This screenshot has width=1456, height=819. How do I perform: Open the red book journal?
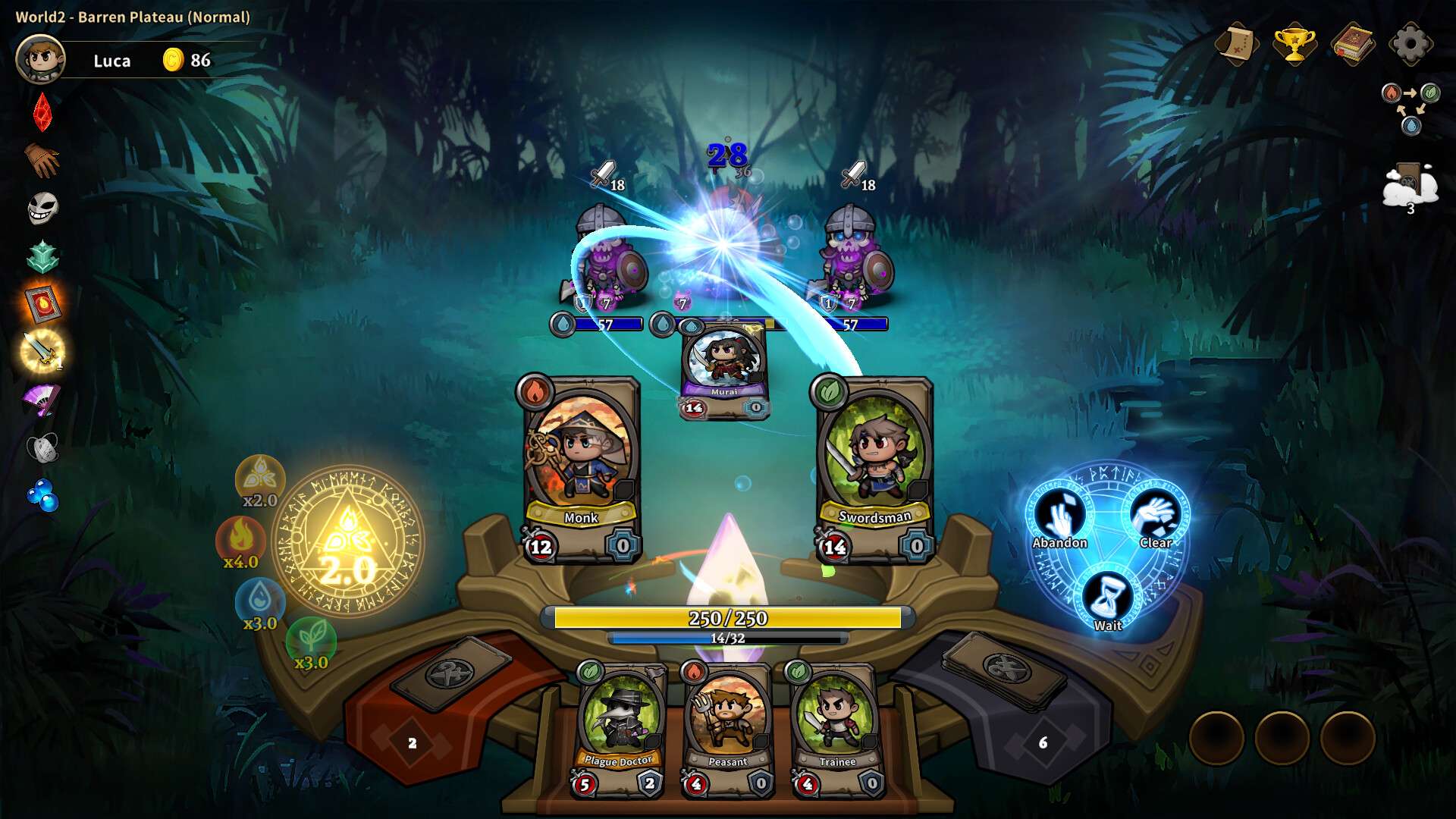[1352, 44]
